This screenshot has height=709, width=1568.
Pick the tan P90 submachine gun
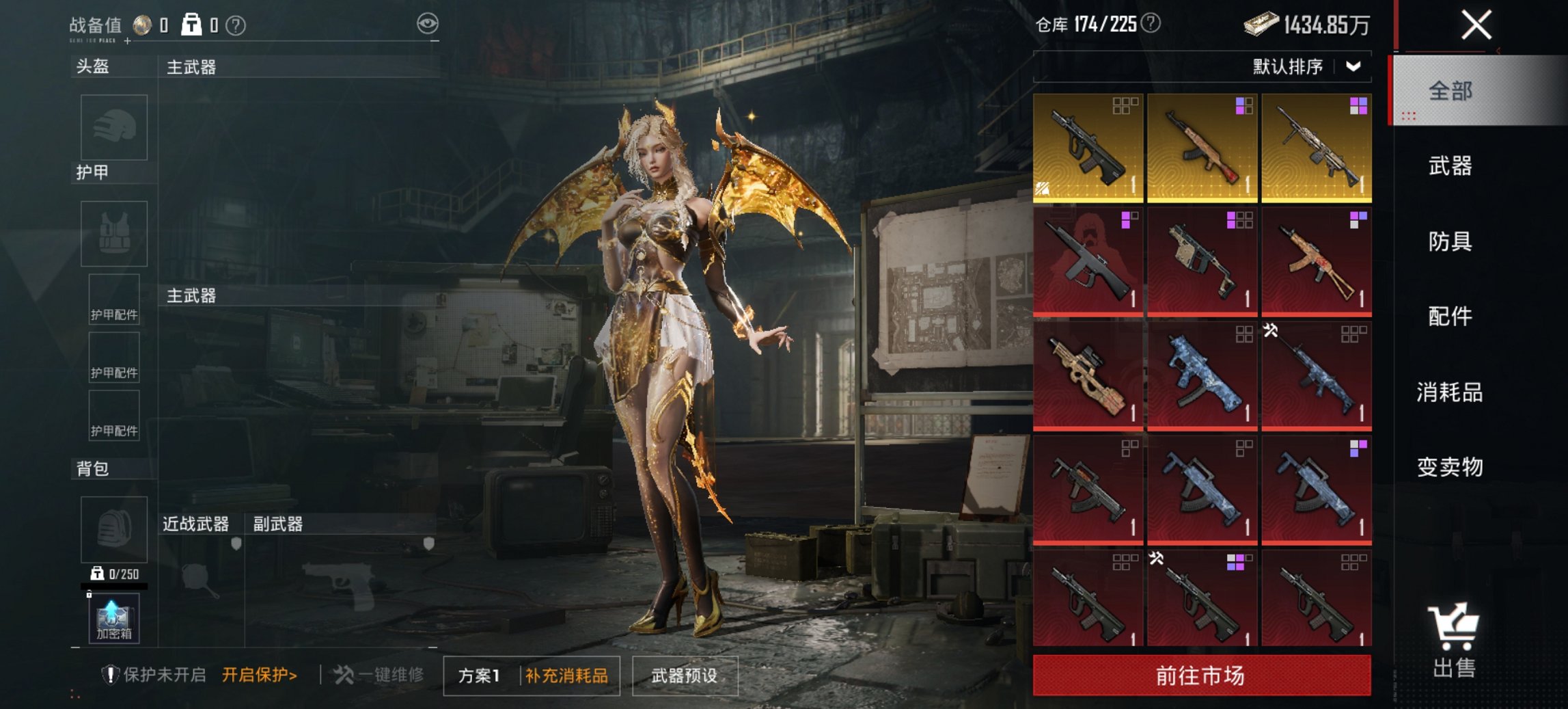[1088, 376]
